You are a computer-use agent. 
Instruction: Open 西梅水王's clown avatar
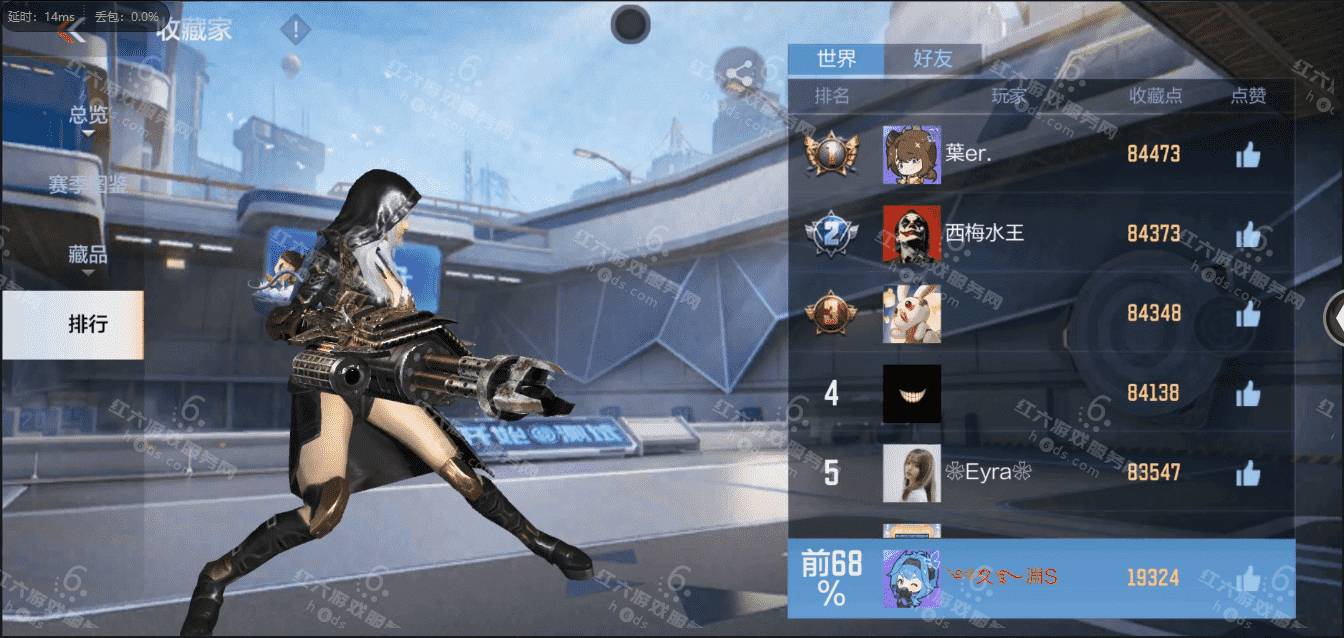click(911, 235)
